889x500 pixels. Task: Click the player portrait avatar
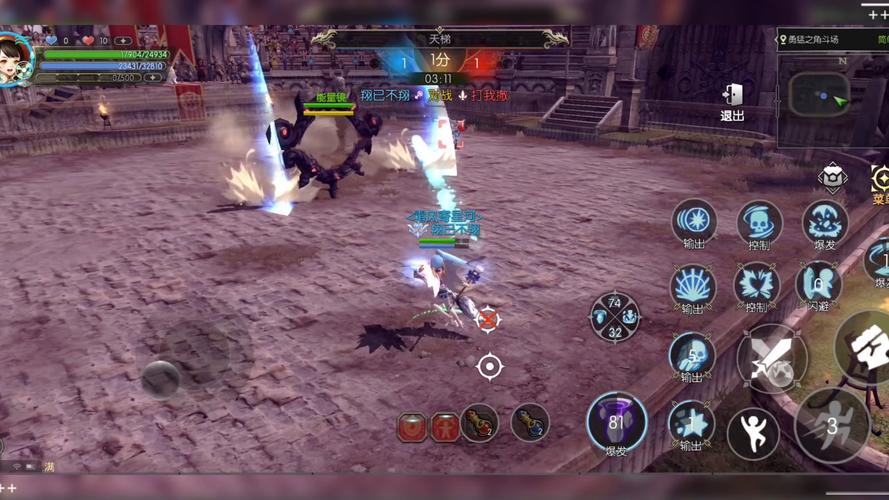pyautogui.click(x=14, y=59)
